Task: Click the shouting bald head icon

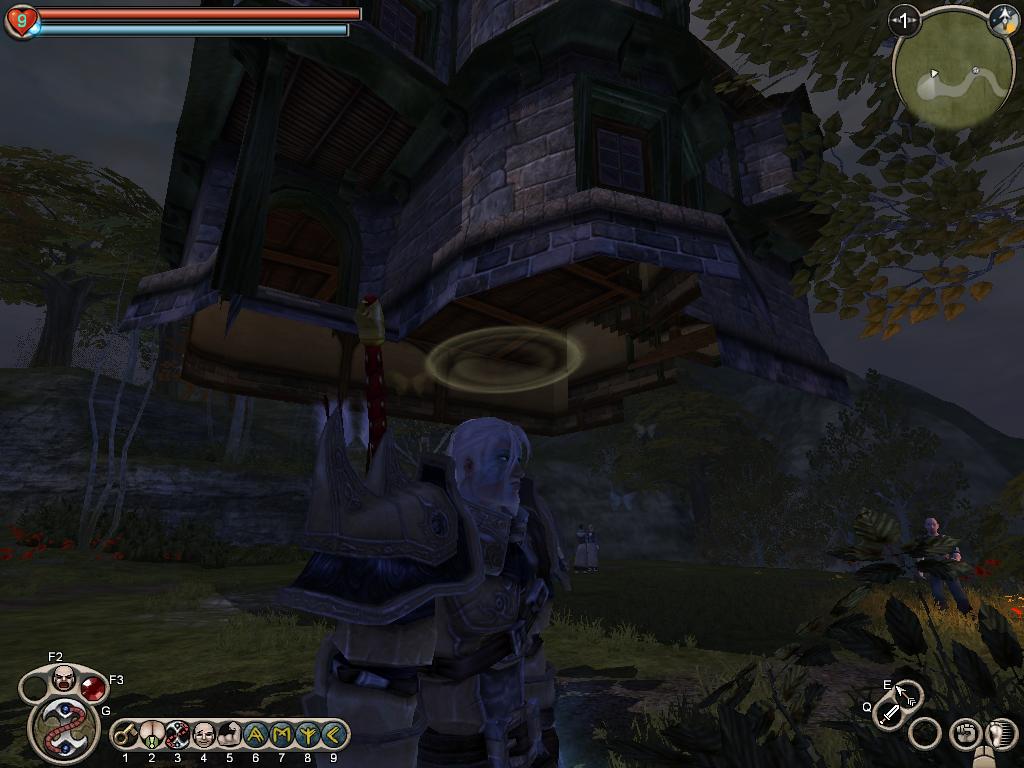Action: [63, 679]
